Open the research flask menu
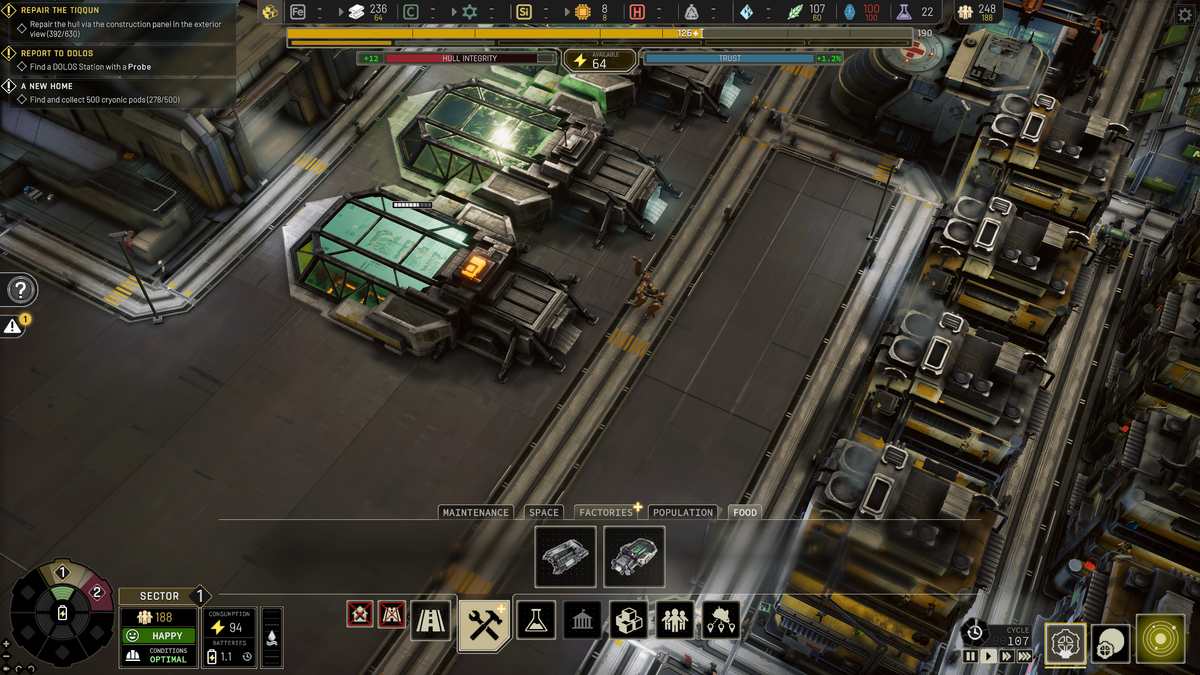The height and width of the screenshot is (675, 1200). pos(536,621)
